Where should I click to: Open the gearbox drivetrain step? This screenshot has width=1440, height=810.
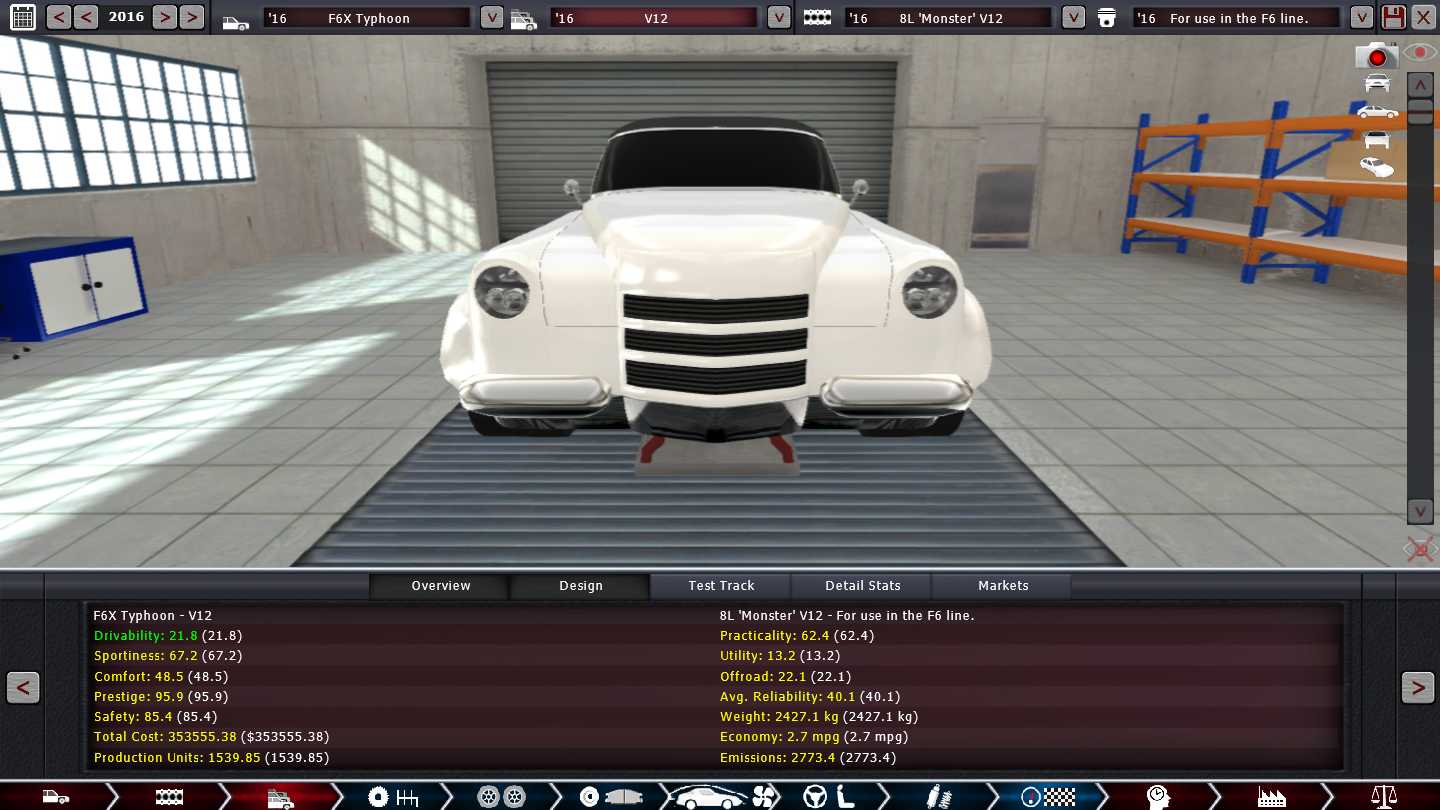click(x=393, y=797)
